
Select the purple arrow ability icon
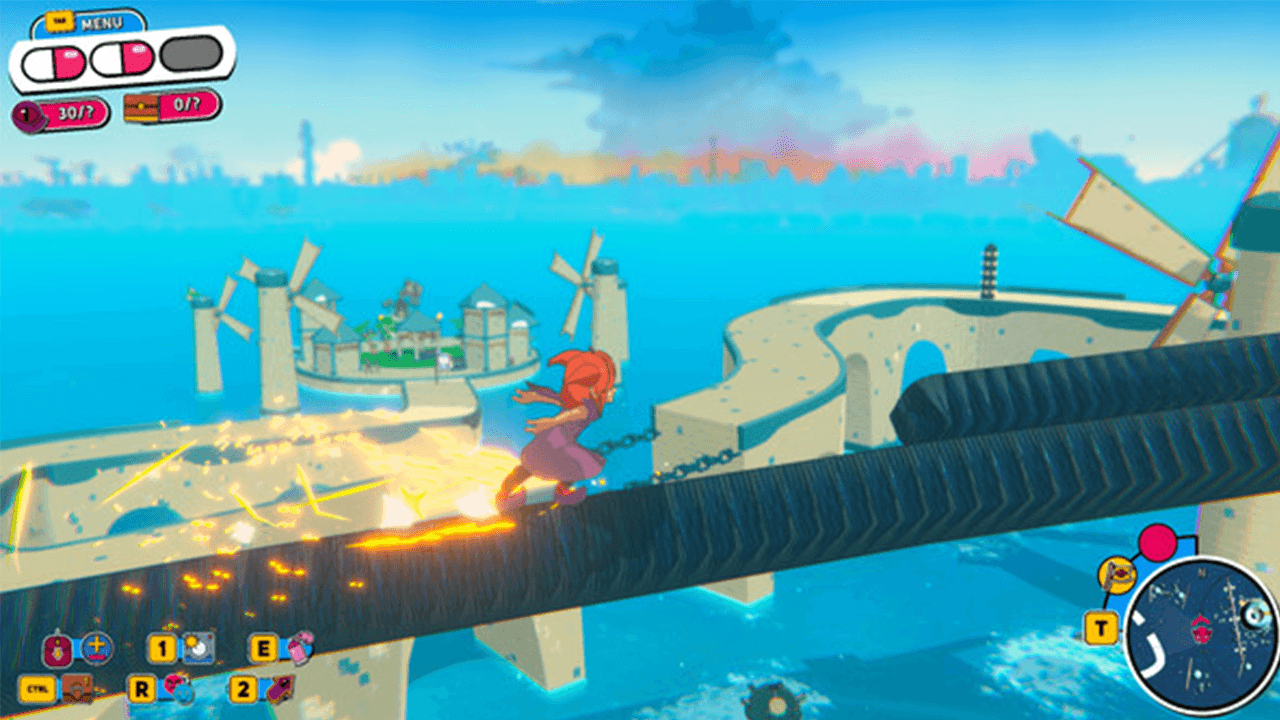point(279,688)
